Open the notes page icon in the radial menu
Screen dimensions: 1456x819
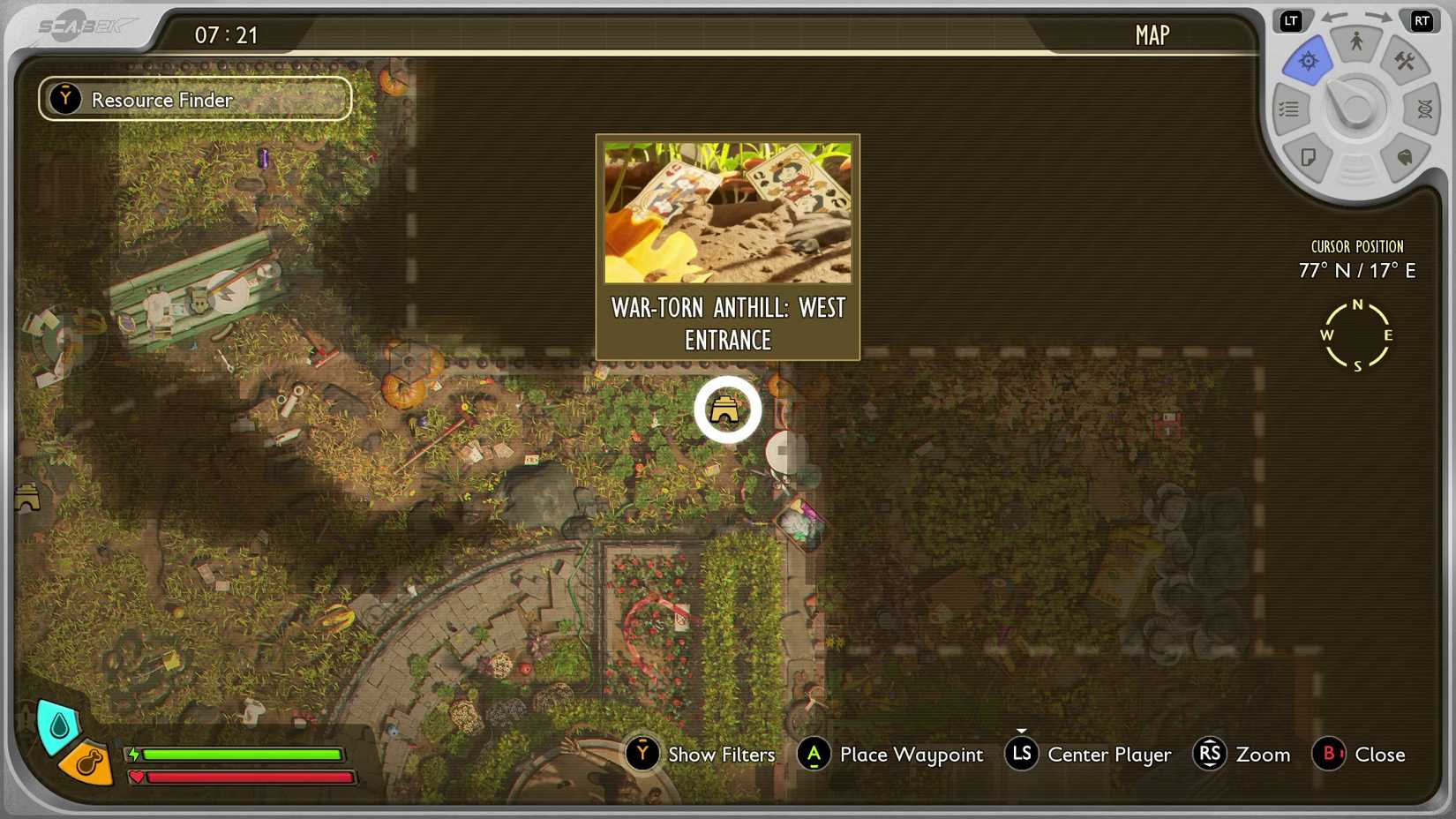(x=1309, y=156)
